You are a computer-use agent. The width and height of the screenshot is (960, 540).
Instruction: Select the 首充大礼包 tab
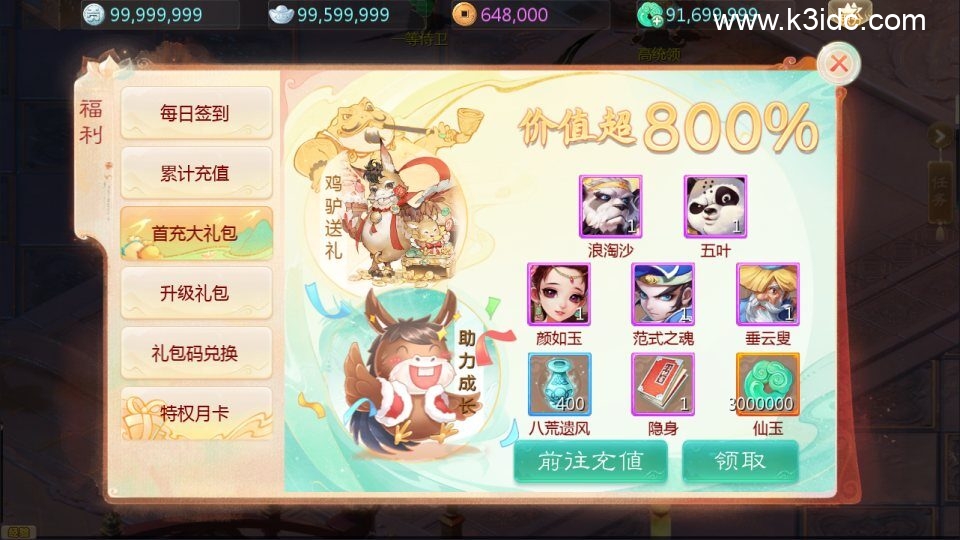pyautogui.click(x=195, y=233)
